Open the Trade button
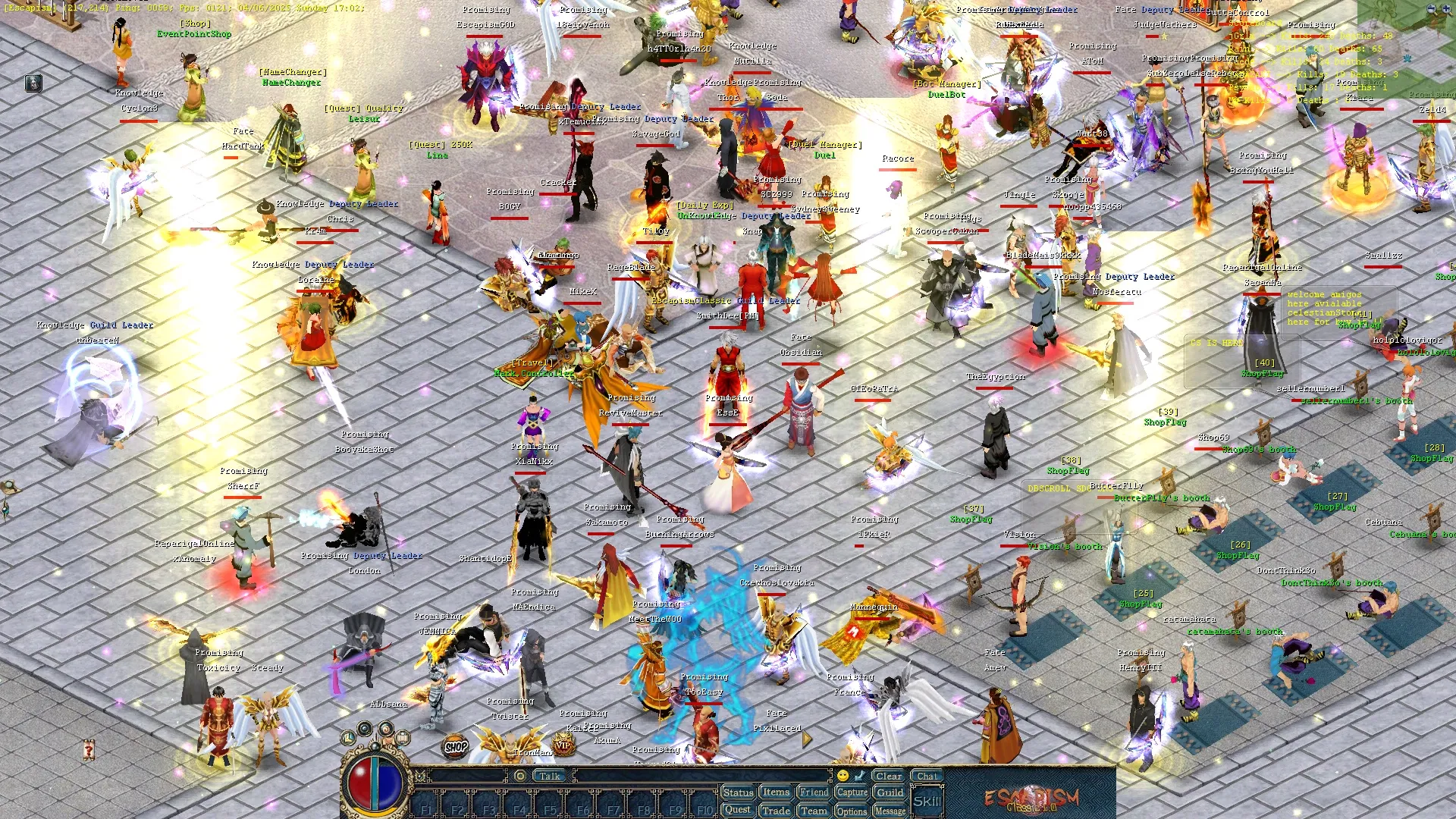Image resolution: width=1456 pixels, height=819 pixels. click(x=776, y=811)
